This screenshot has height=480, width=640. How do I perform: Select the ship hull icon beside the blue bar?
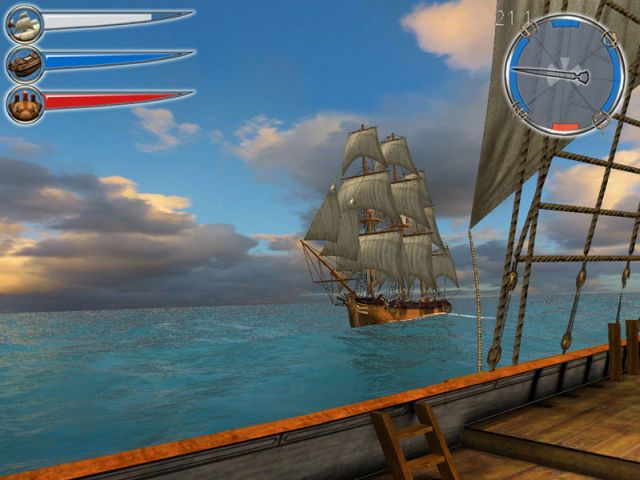[24, 64]
